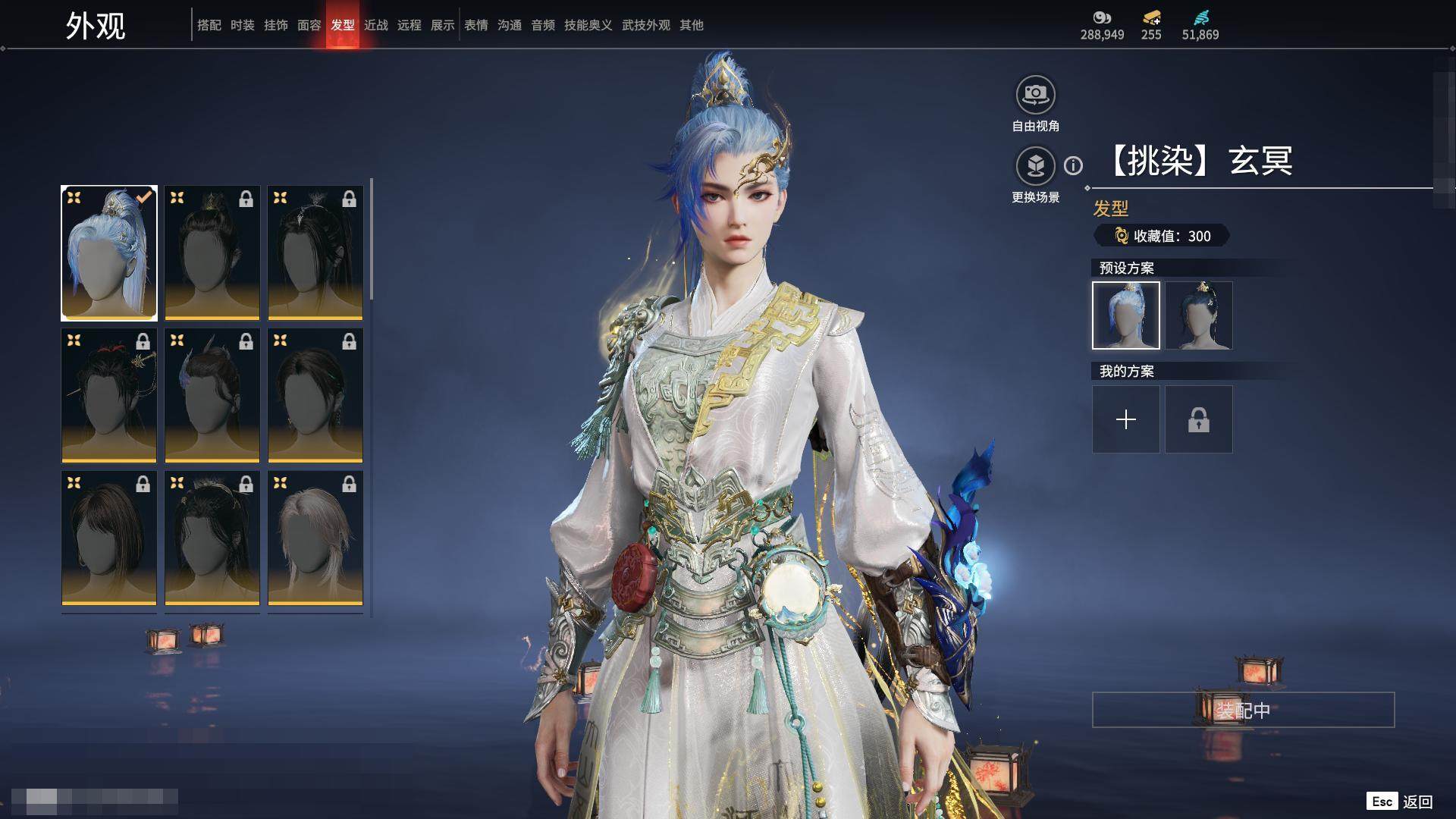This screenshot has height=819, width=1456.
Task: Open the 近战 melee tab
Action: [375, 25]
